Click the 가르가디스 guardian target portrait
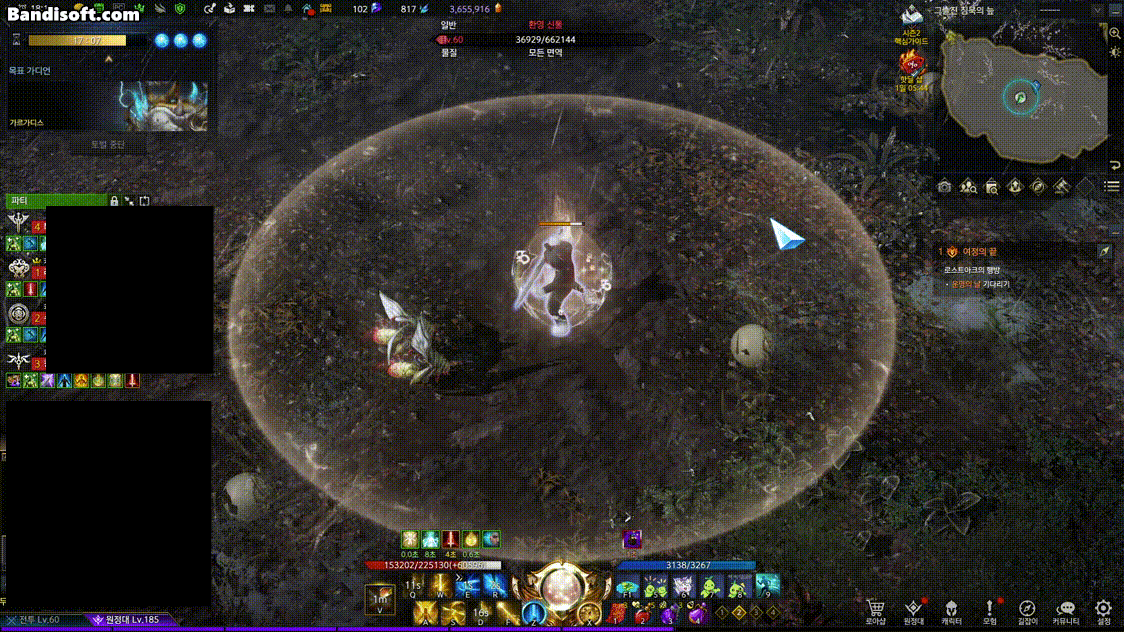1124x632 pixels. pyautogui.click(x=162, y=106)
